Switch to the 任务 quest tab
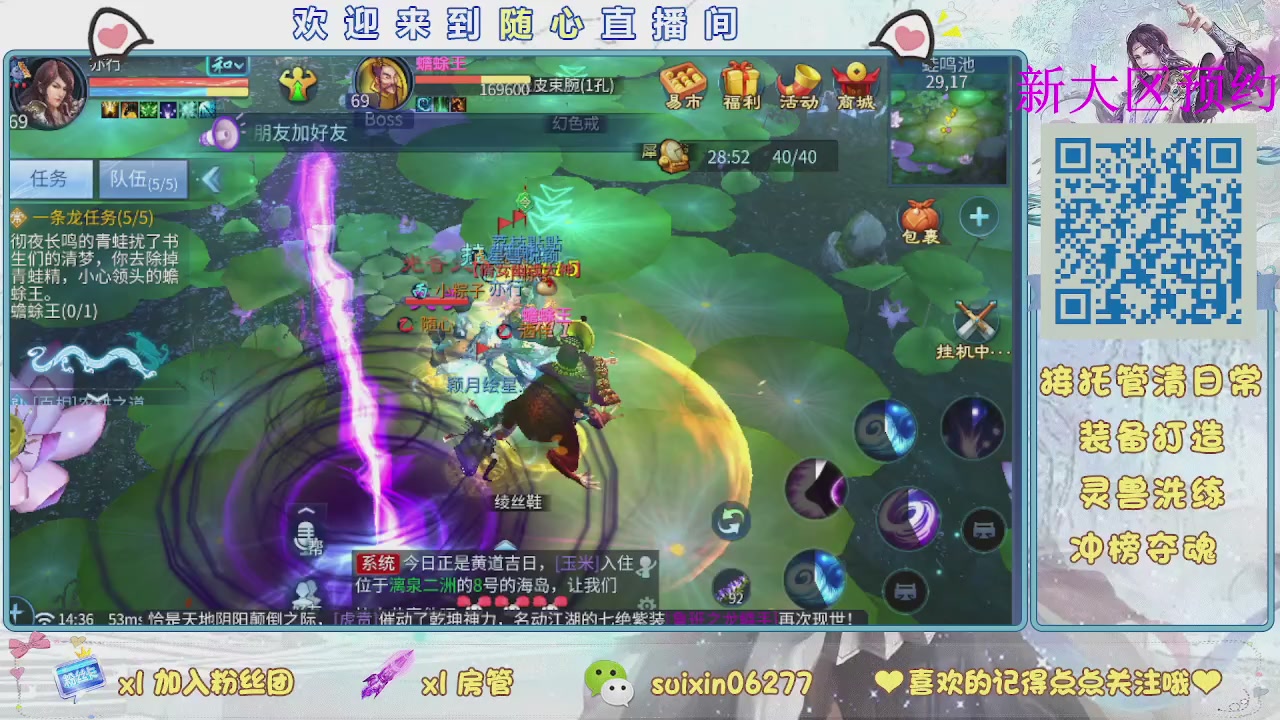 (49, 178)
